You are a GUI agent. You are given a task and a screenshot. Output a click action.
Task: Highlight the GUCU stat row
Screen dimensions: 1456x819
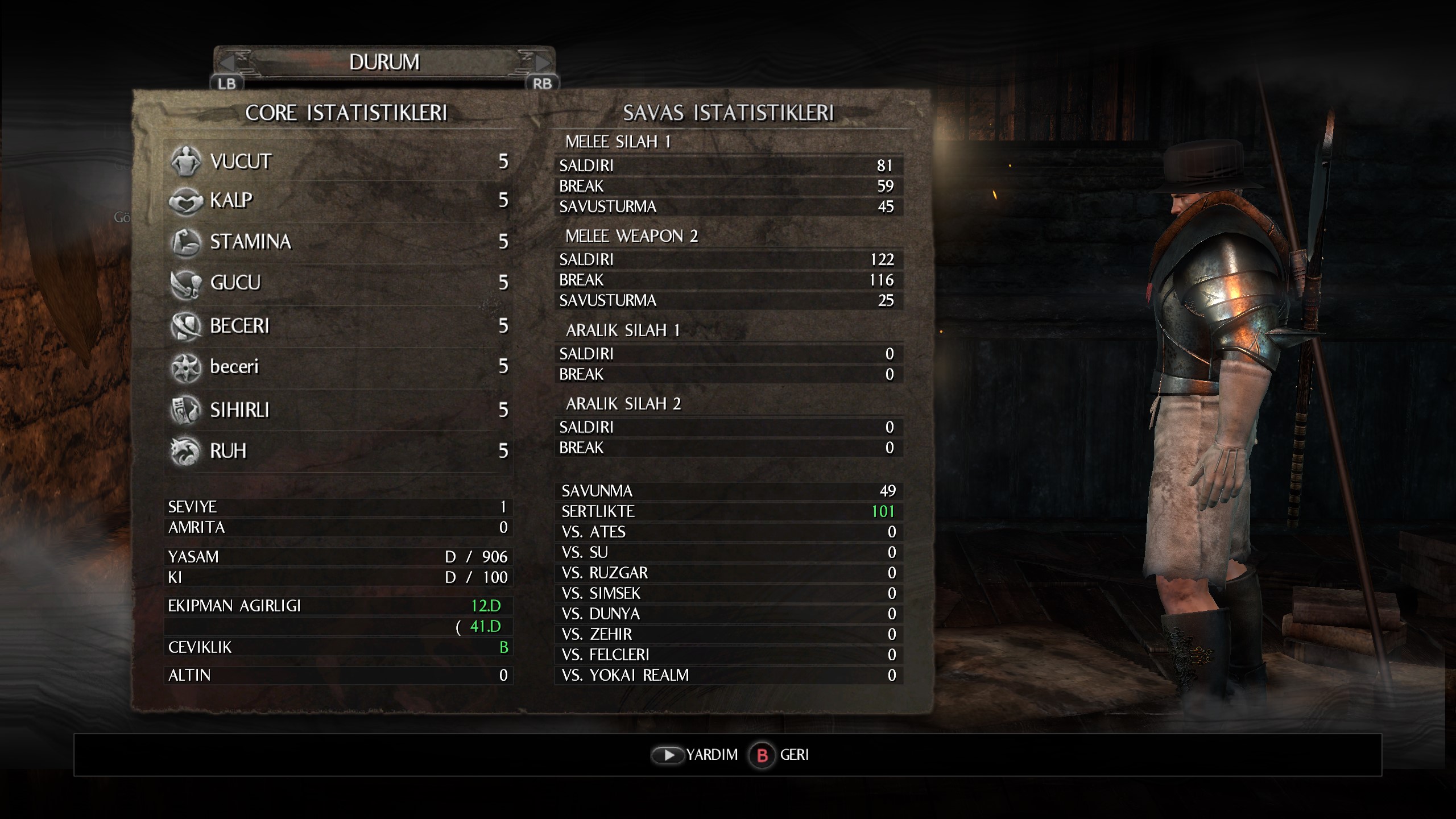pos(339,283)
